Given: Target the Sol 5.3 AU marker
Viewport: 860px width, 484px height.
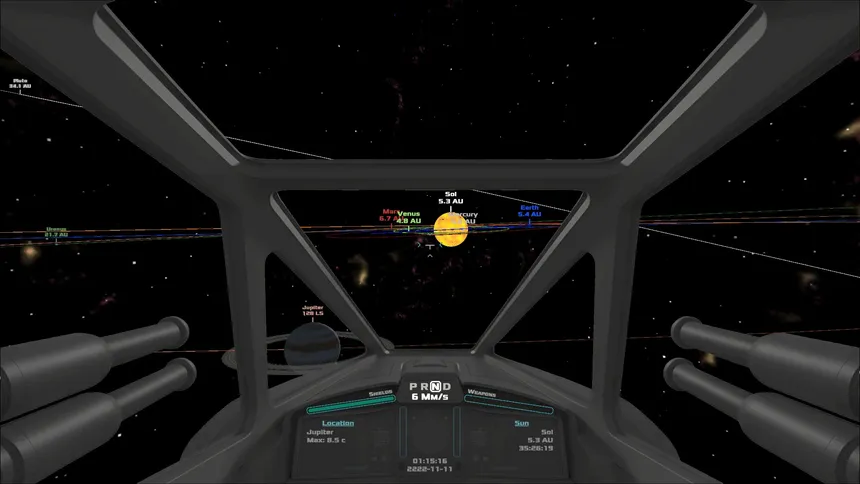Looking at the screenshot, I should pos(449,198).
